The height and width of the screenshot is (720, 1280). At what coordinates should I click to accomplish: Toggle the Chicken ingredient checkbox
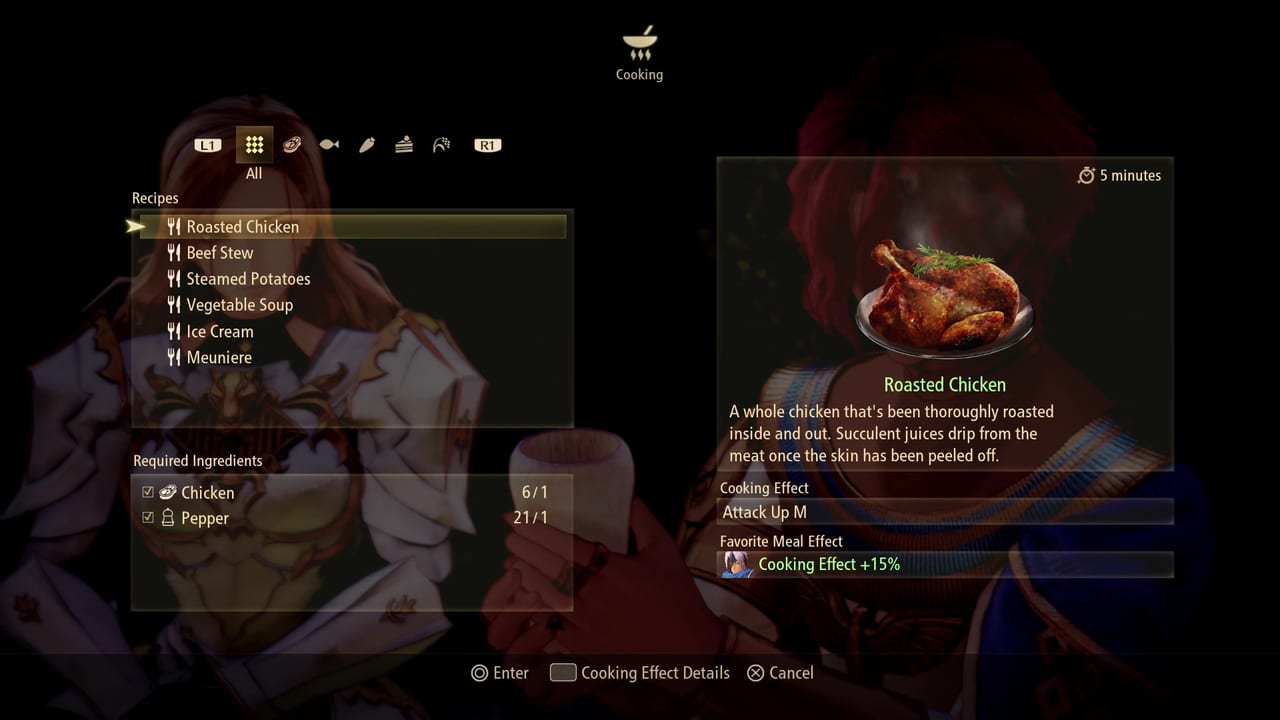click(x=147, y=492)
